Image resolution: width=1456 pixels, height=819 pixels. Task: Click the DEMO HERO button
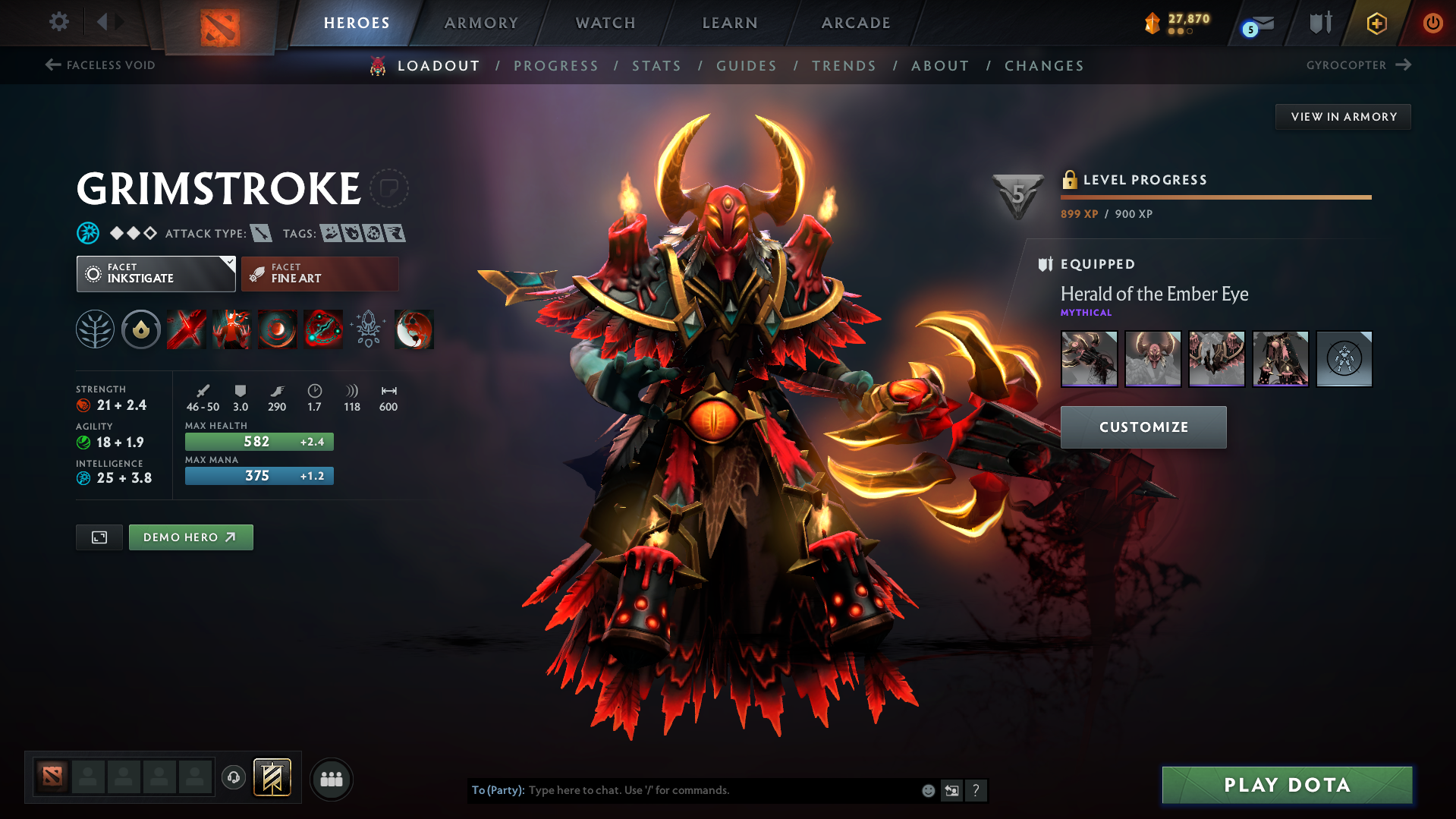pos(190,537)
